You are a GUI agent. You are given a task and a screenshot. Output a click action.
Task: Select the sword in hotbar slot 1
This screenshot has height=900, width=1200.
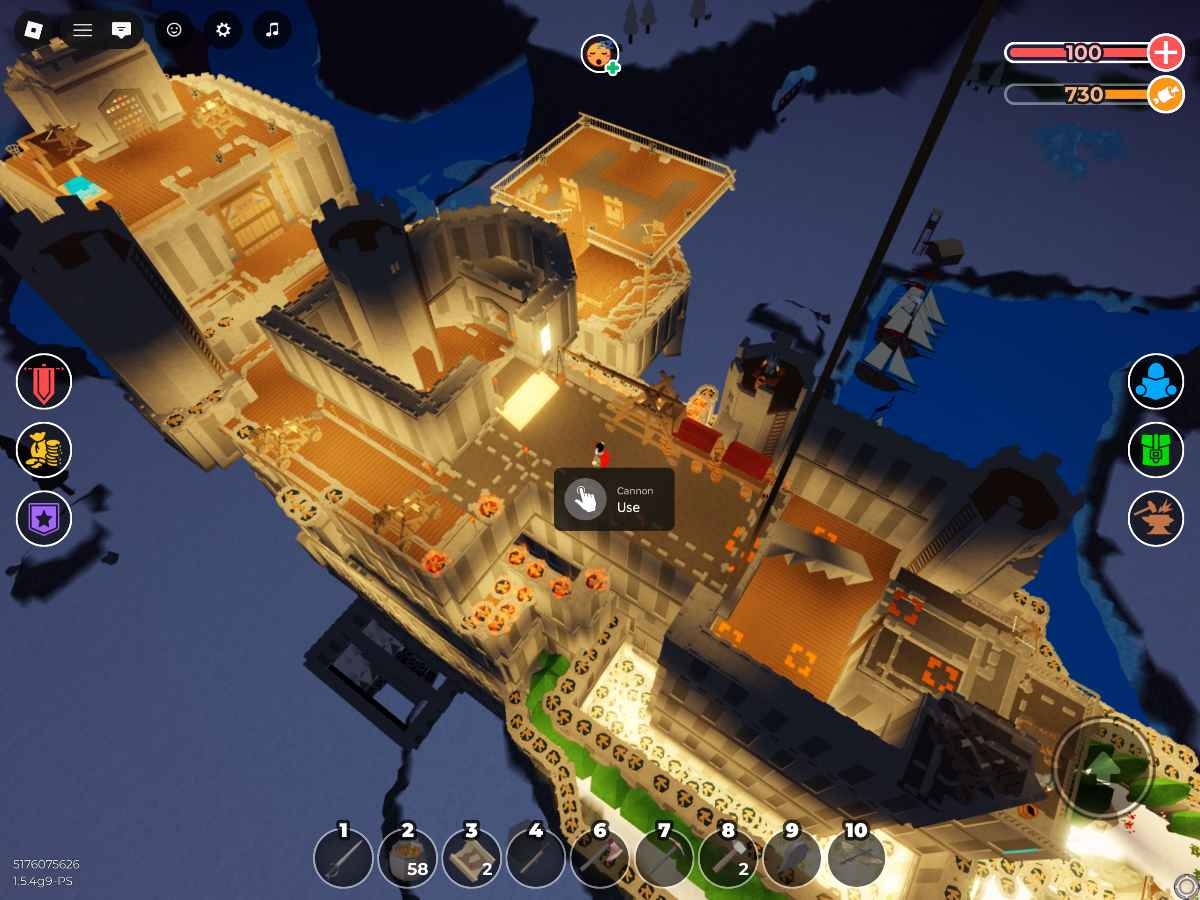[344, 858]
